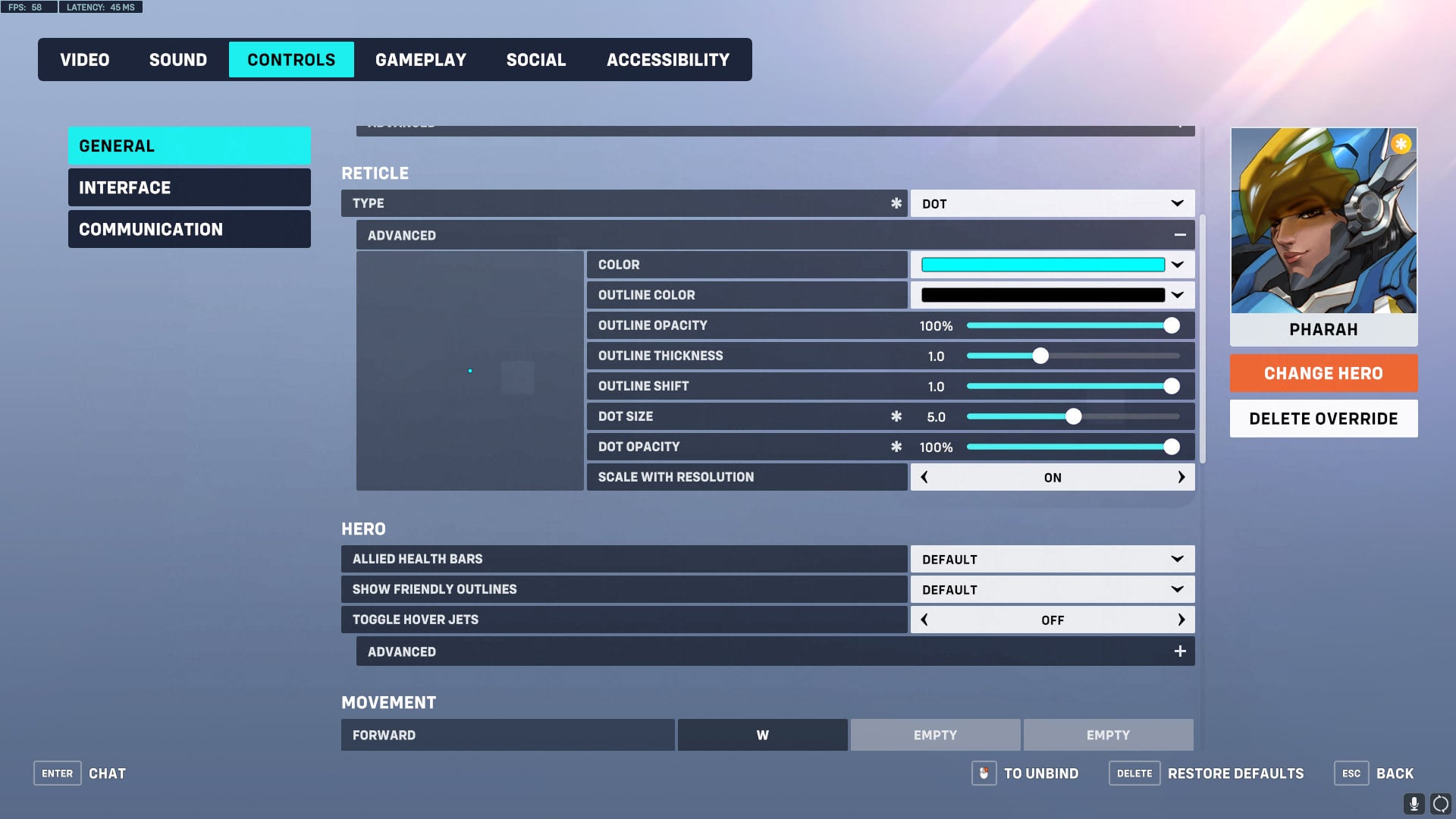Switch to the SOUND settings tab

click(177, 59)
